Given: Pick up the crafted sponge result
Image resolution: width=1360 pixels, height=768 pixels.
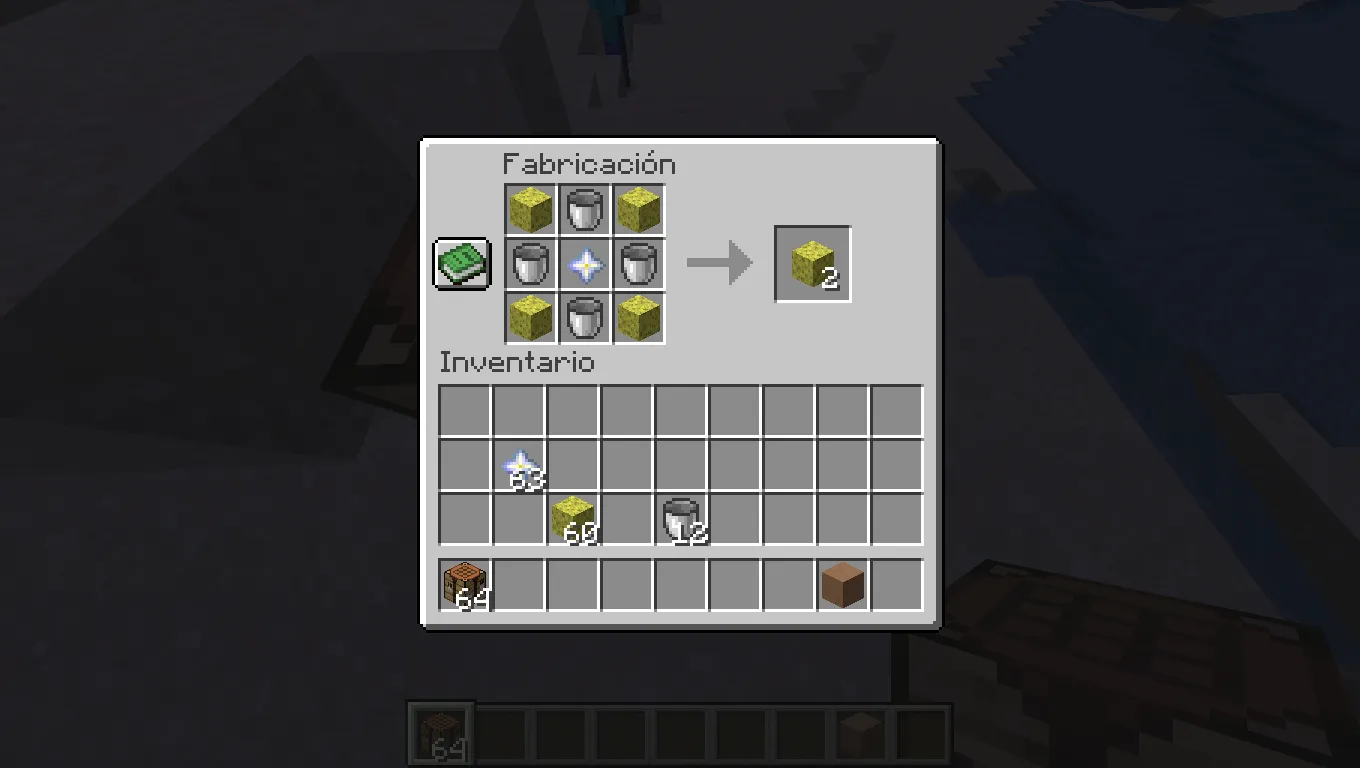Looking at the screenshot, I should pyautogui.click(x=812, y=263).
